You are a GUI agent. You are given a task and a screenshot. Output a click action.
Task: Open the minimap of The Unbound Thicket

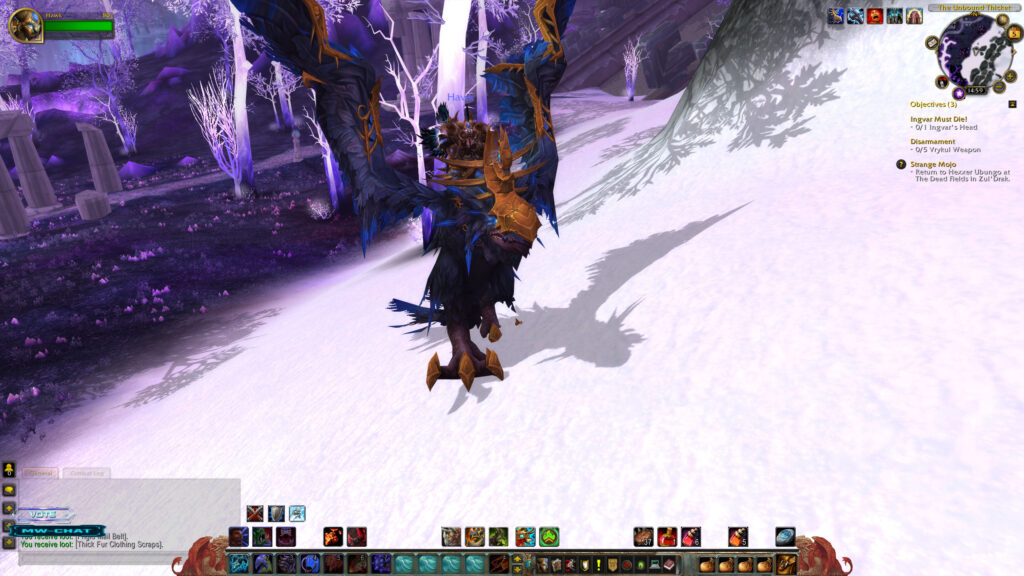[x=974, y=50]
